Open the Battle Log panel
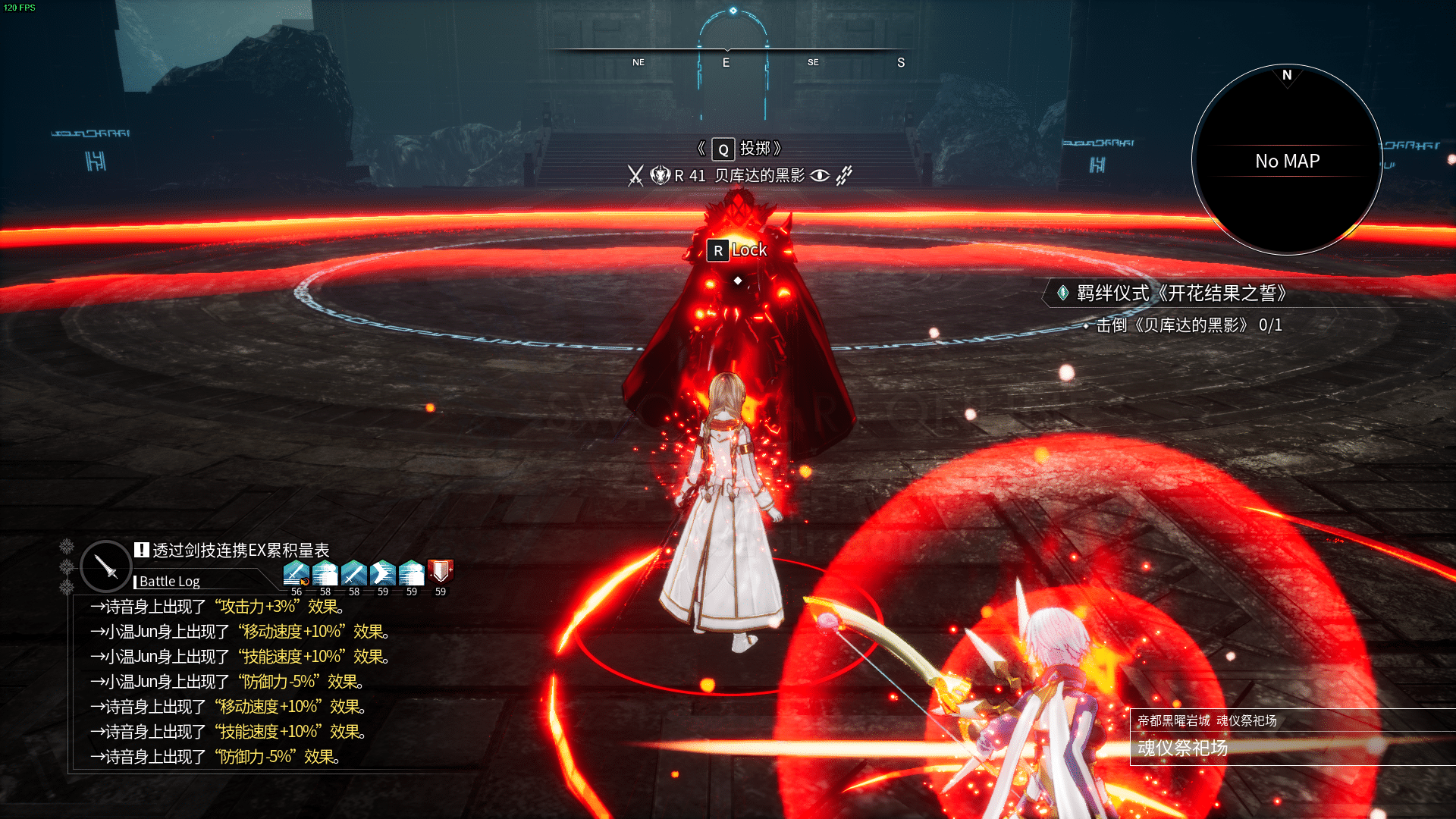1456x819 pixels. (169, 582)
